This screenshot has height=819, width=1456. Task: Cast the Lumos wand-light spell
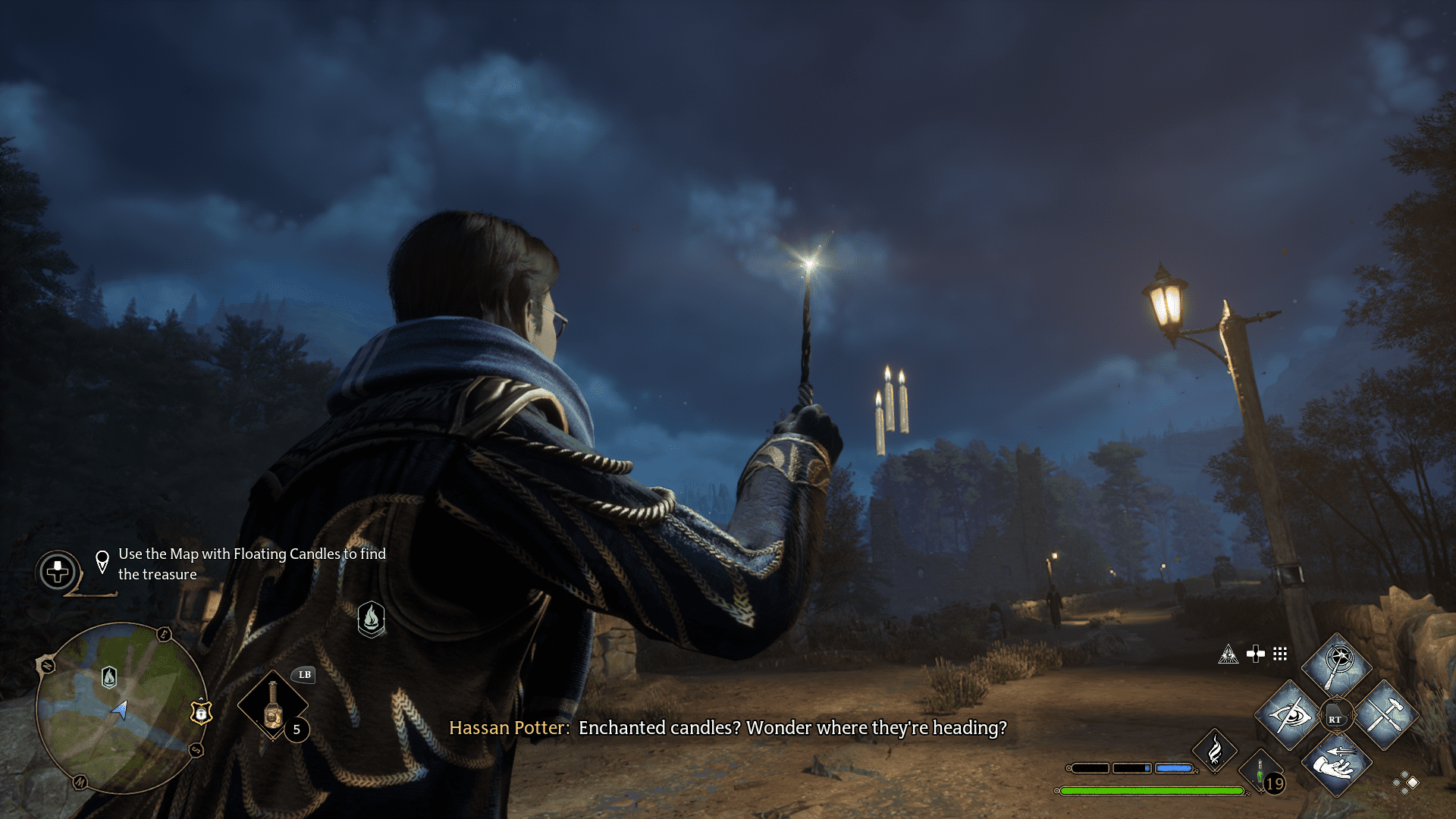coord(1337,665)
